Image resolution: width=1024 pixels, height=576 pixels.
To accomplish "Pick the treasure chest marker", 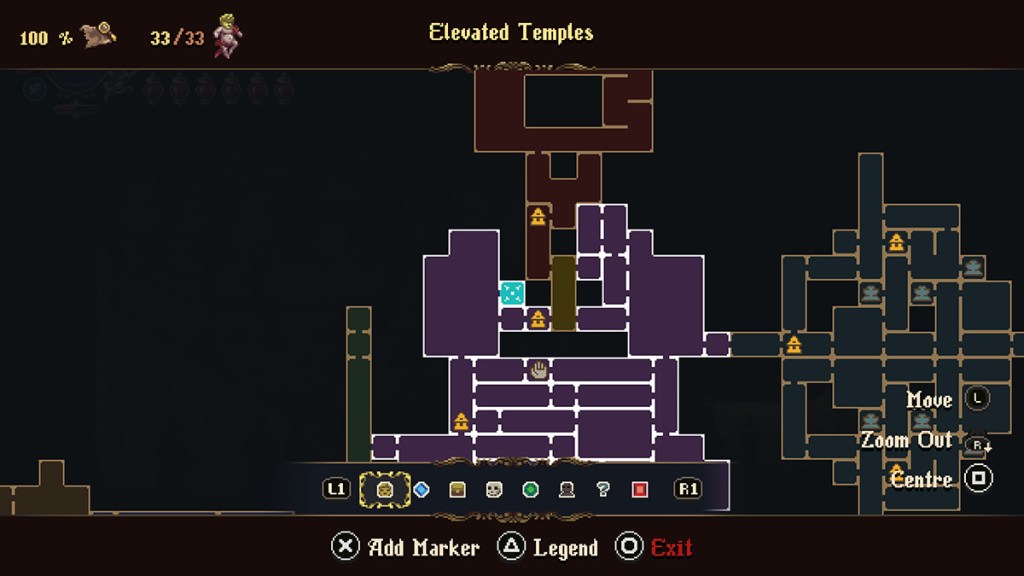I will (x=457, y=489).
